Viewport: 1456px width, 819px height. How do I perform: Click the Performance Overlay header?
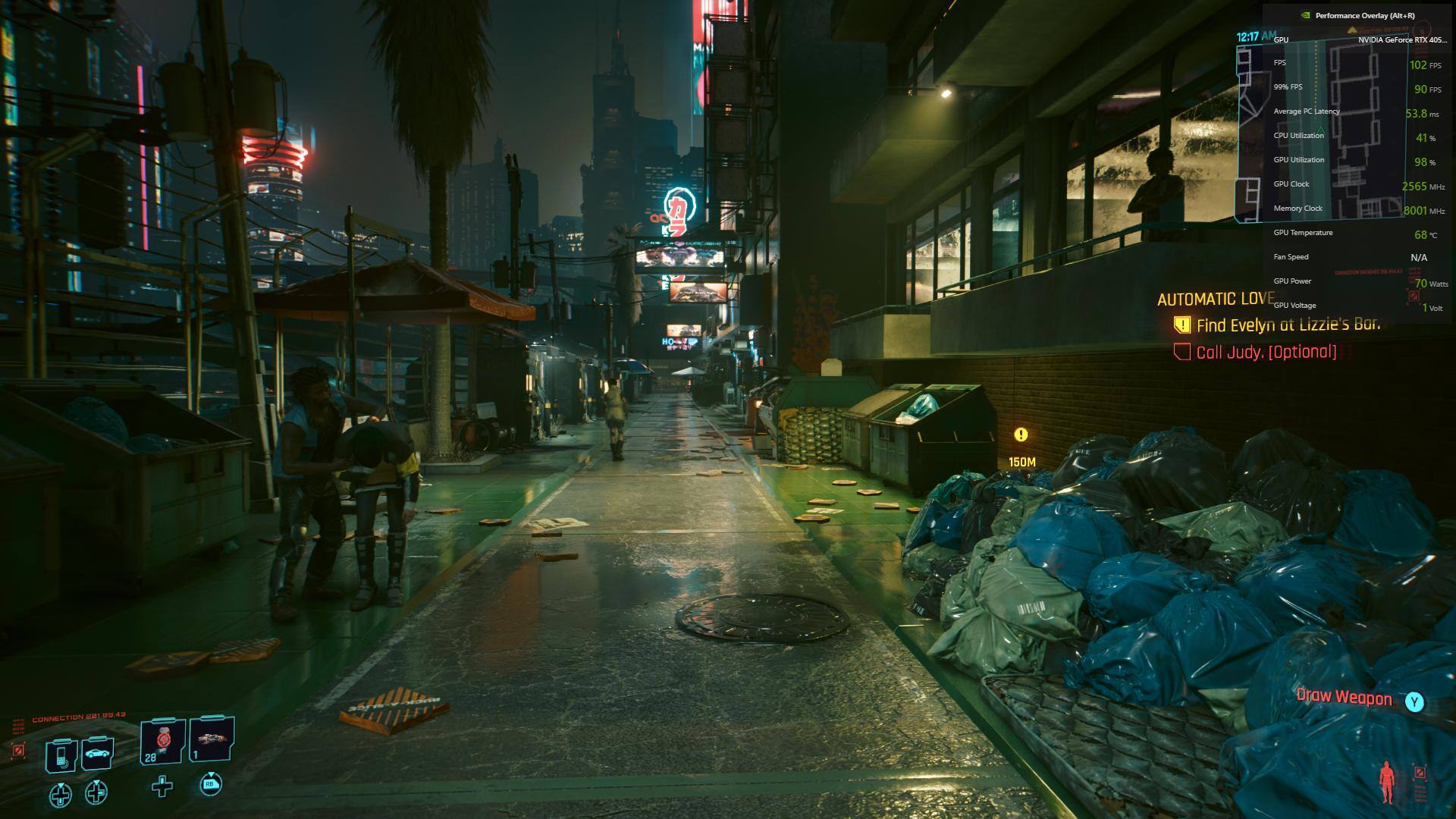1364,15
